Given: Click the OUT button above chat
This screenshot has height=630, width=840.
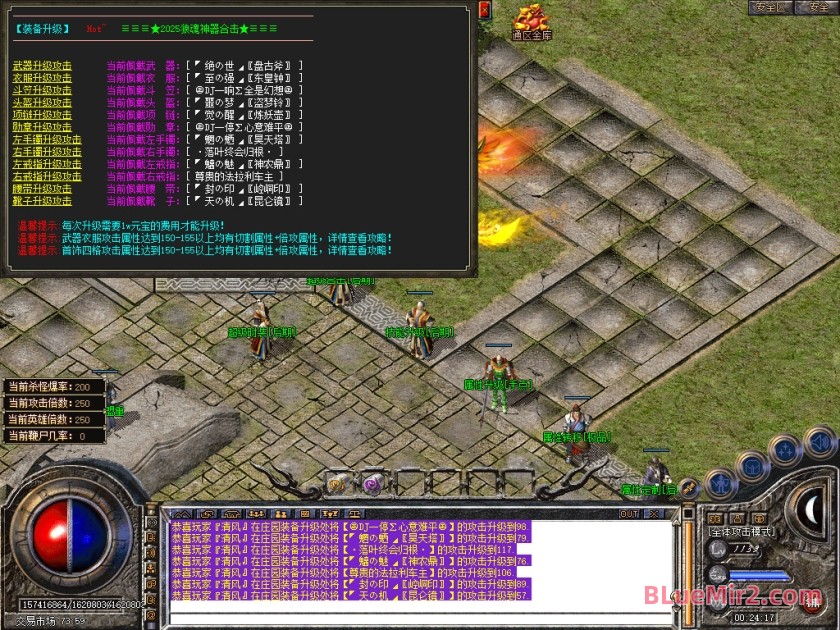Looking at the screenshot, I should pyautogui.click(x=629, y=514).
